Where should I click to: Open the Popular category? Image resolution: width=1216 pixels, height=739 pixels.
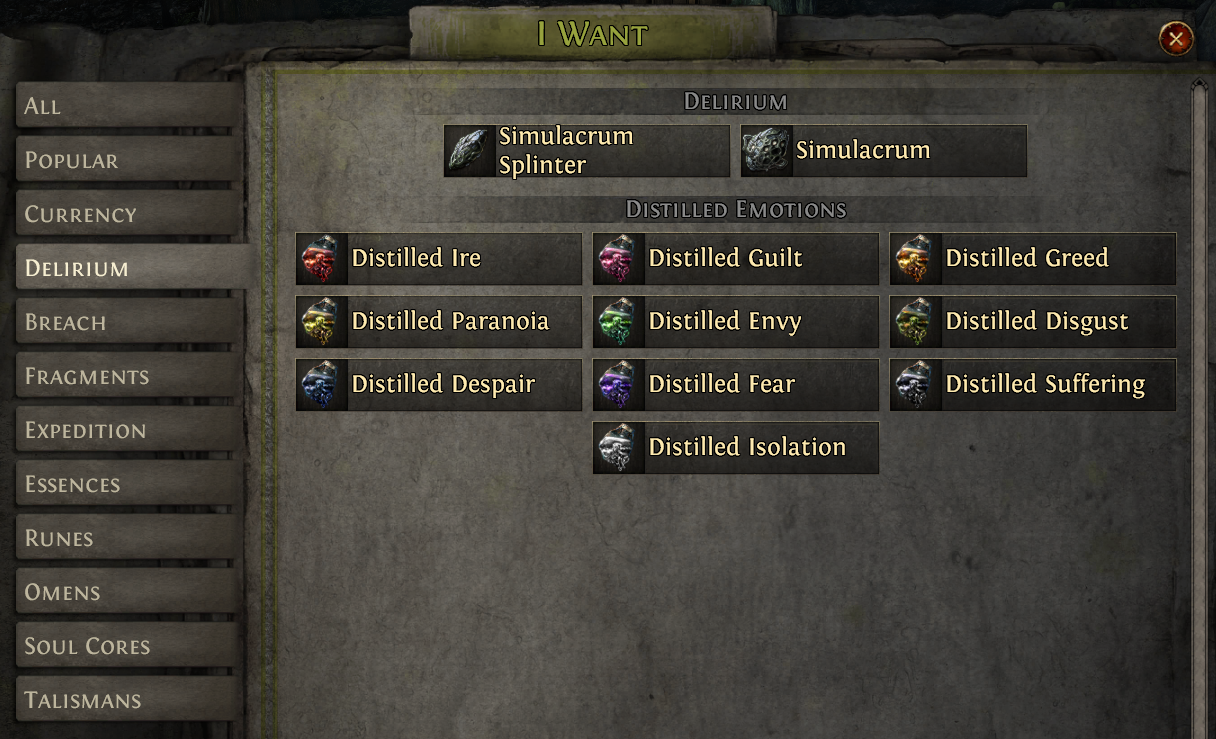[x=128, y=160]
